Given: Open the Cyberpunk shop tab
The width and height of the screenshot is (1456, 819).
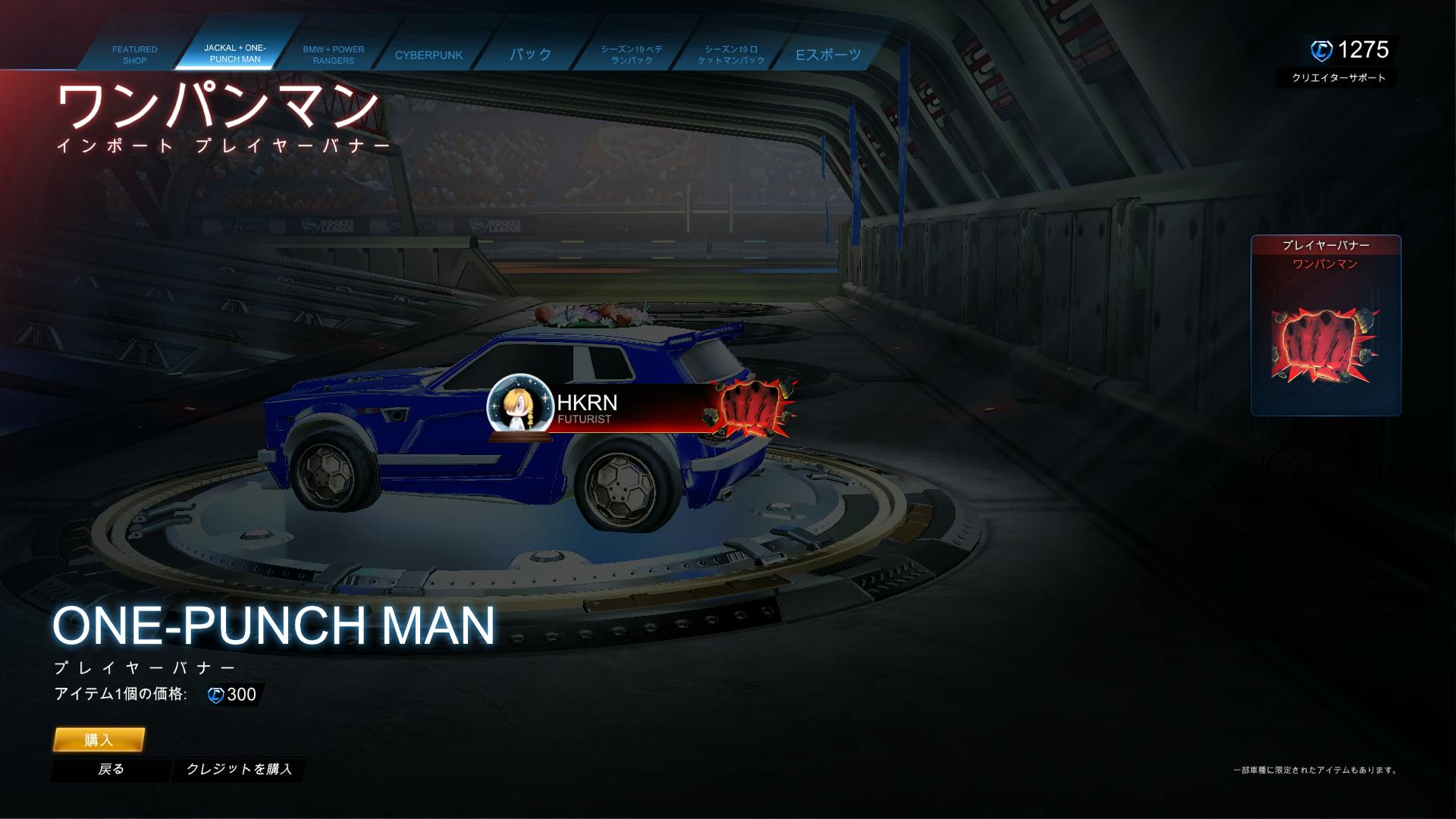Looking at the screenshot, I should (x=428, y=55).
